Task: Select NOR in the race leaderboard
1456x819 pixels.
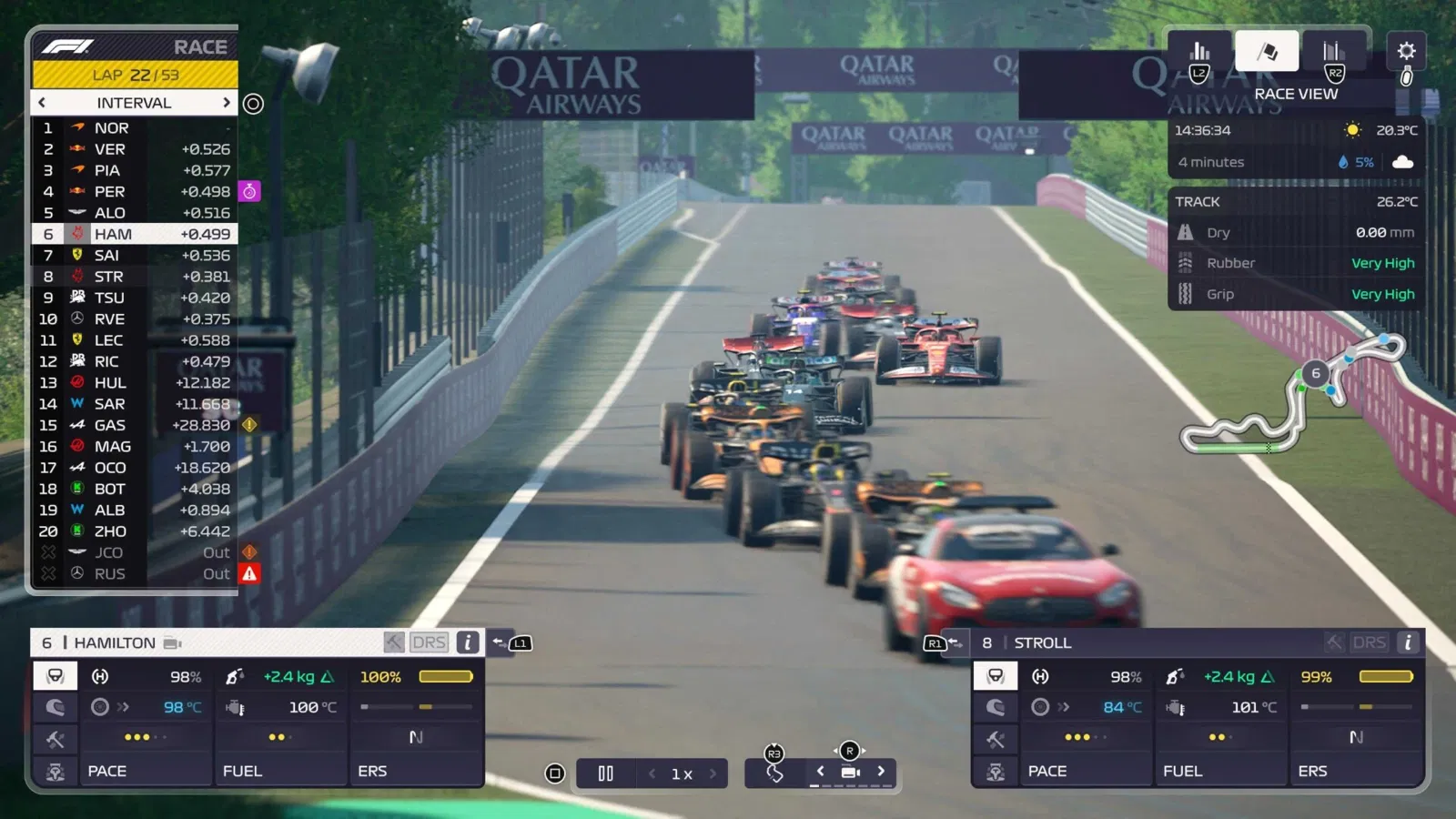Action: (x=135, y=128)
